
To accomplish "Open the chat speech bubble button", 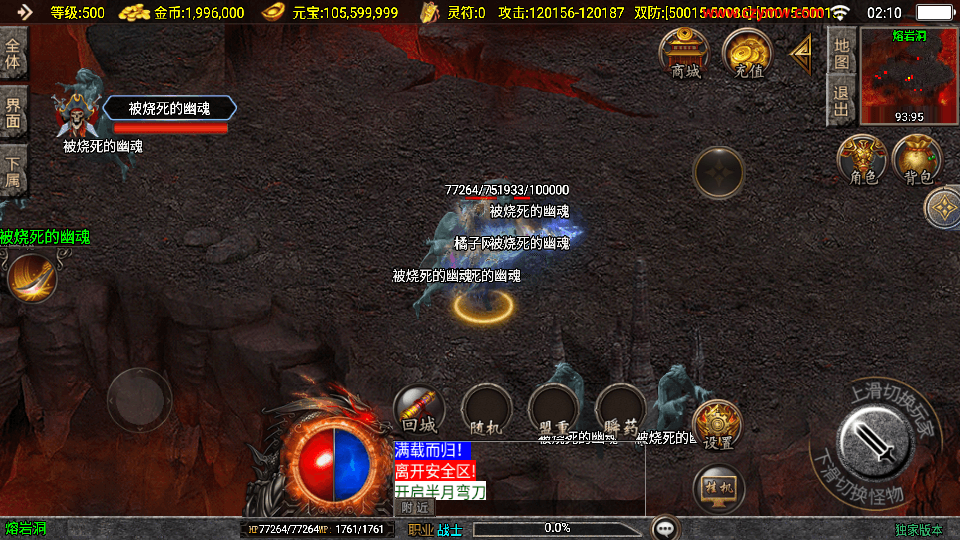I will [664, 527].
